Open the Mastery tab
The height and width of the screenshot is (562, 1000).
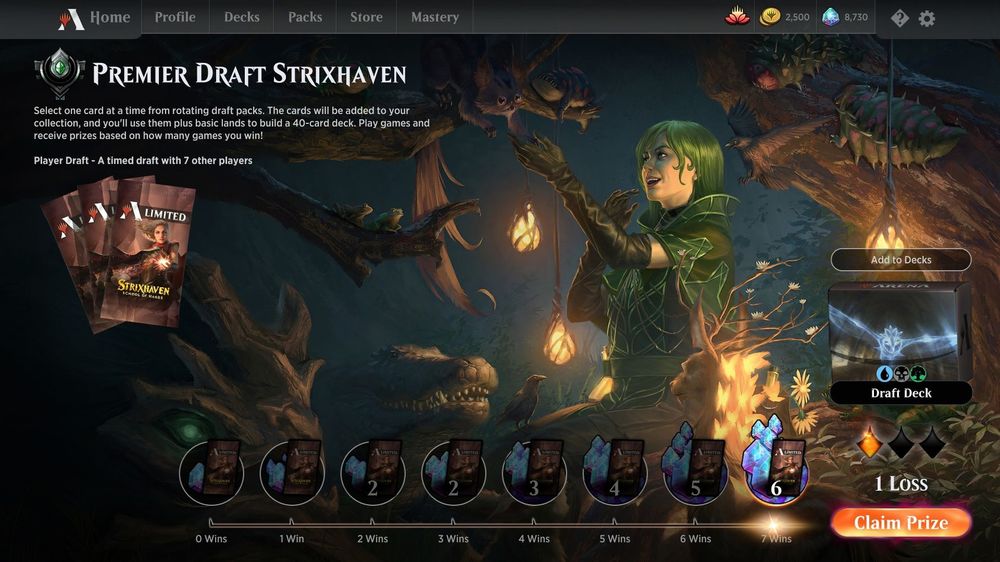point(435,18)
